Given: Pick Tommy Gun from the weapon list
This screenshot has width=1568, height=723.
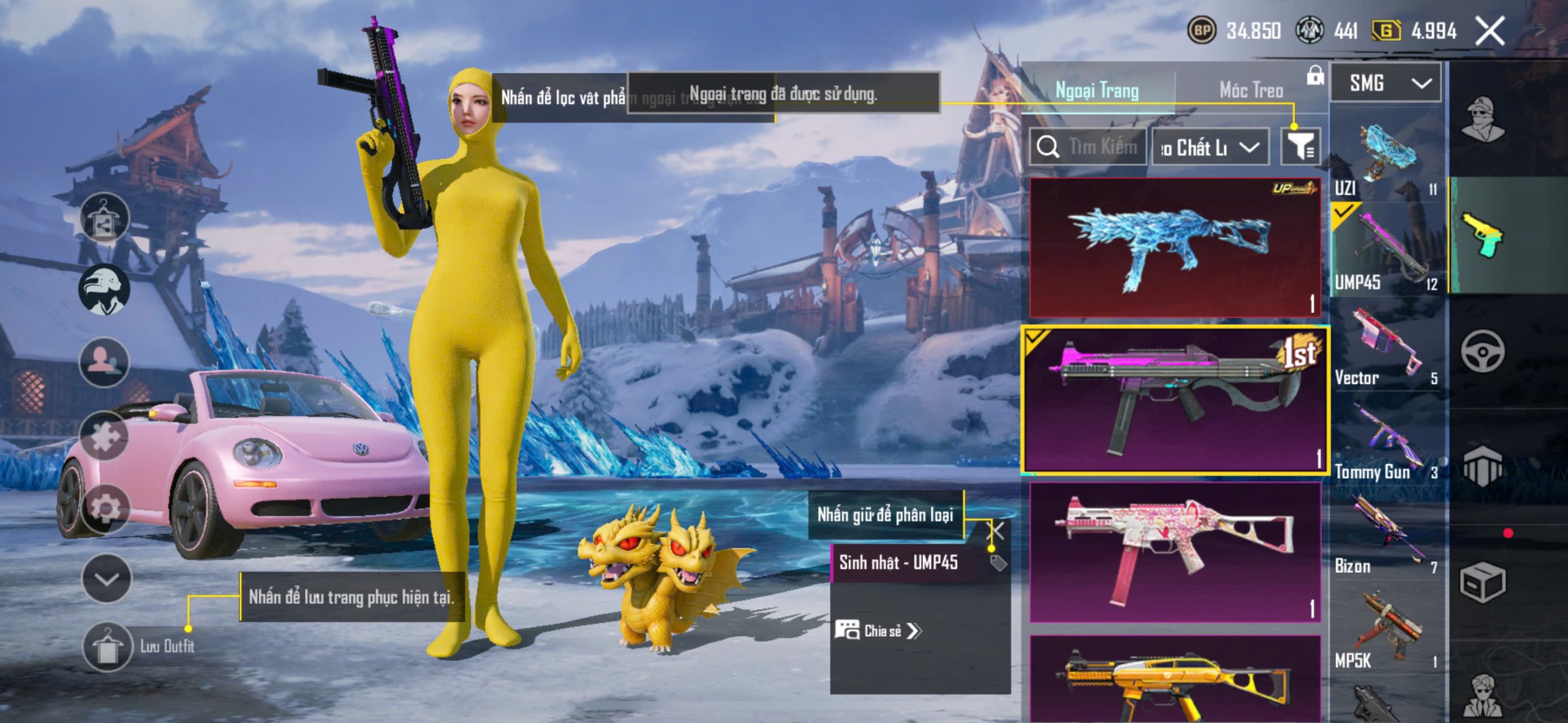Looking at the screenshot, I should click(x=1385, y=444).
